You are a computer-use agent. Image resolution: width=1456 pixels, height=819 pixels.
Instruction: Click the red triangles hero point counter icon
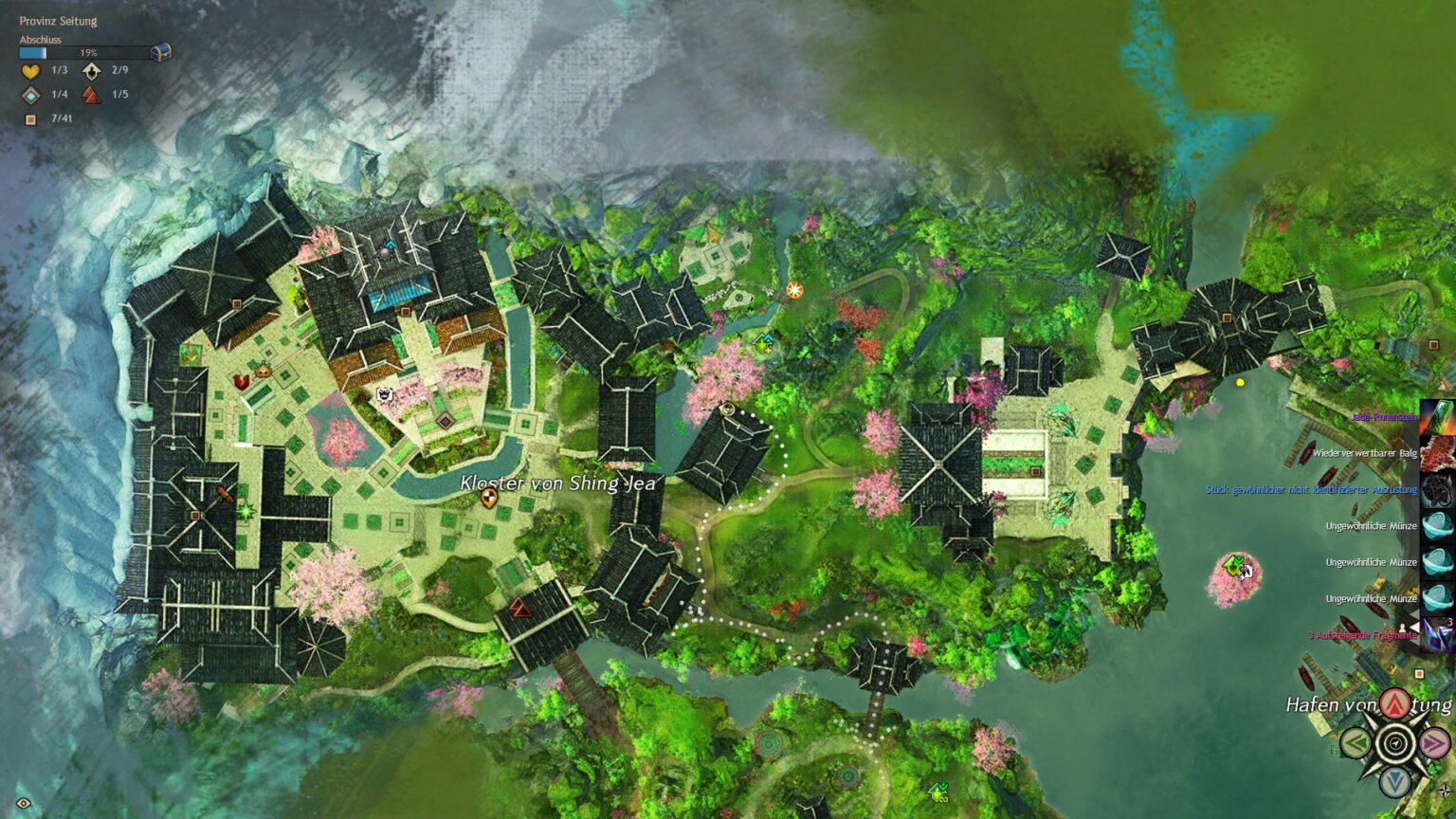pyautogui.click(x=91, y=95)
